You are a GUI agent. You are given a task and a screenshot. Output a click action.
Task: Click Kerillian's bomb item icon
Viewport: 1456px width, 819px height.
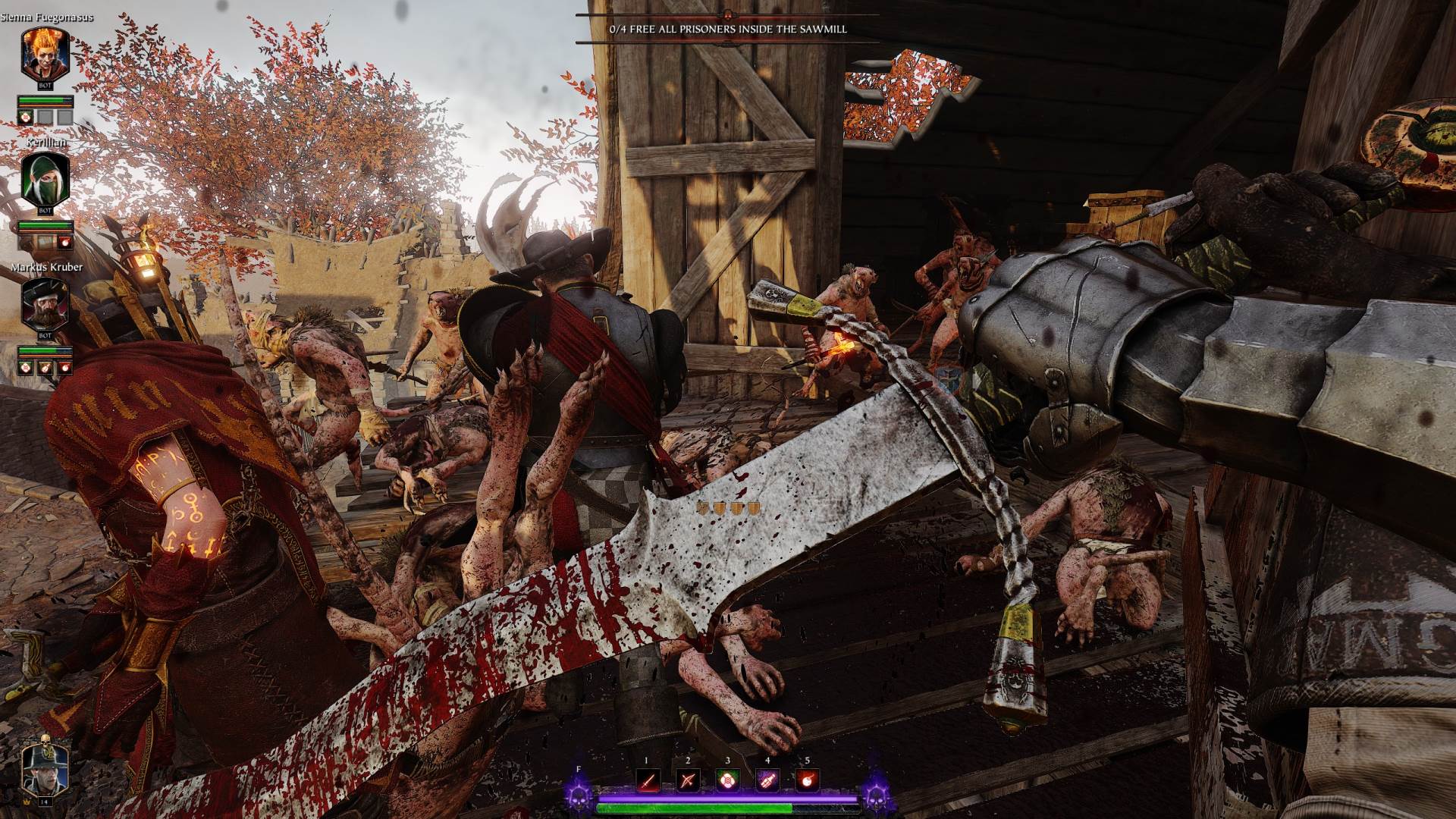(x=65, y=242)
